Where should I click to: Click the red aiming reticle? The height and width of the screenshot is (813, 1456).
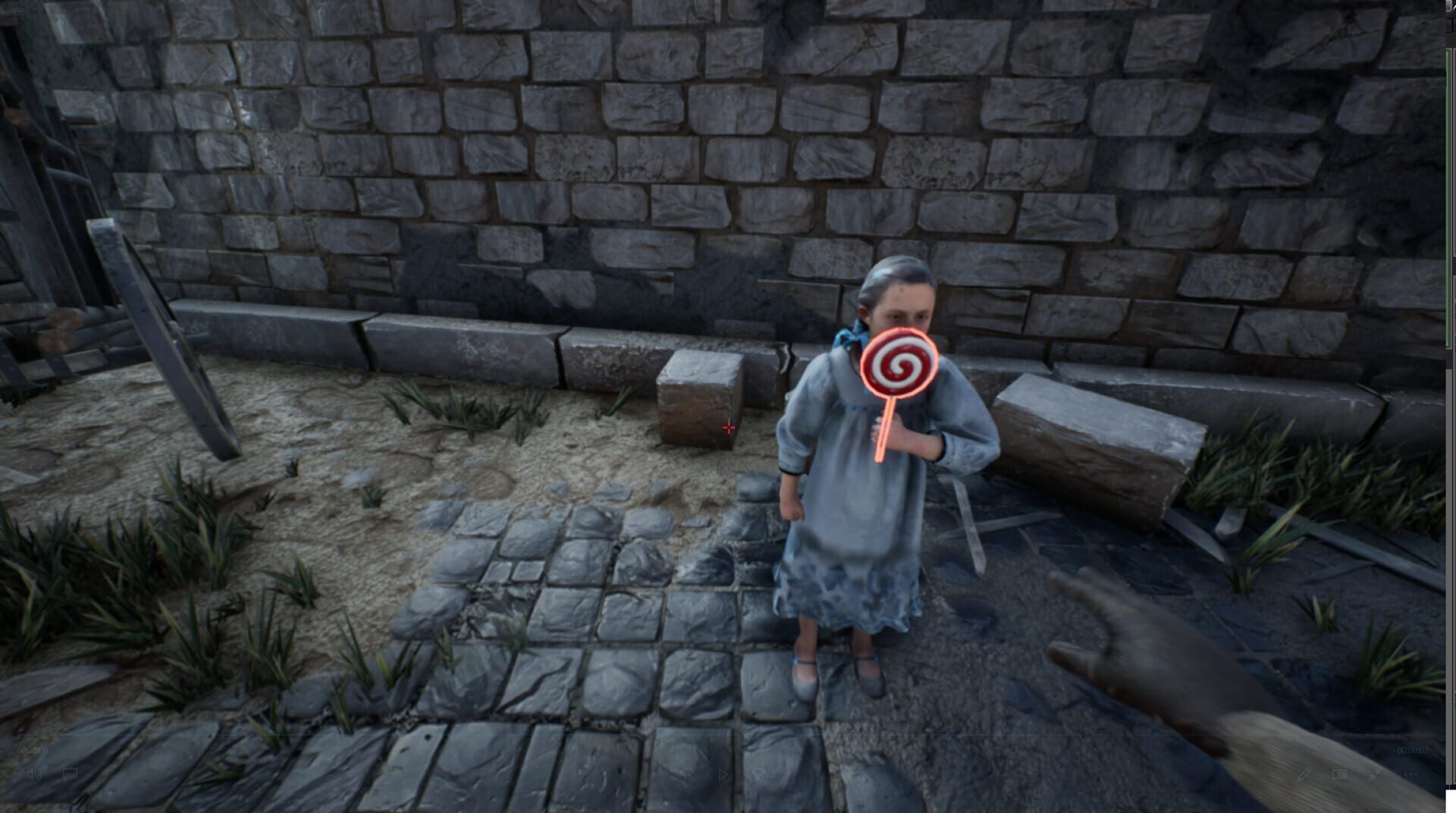pyautogui.click(x=729, y=428)
